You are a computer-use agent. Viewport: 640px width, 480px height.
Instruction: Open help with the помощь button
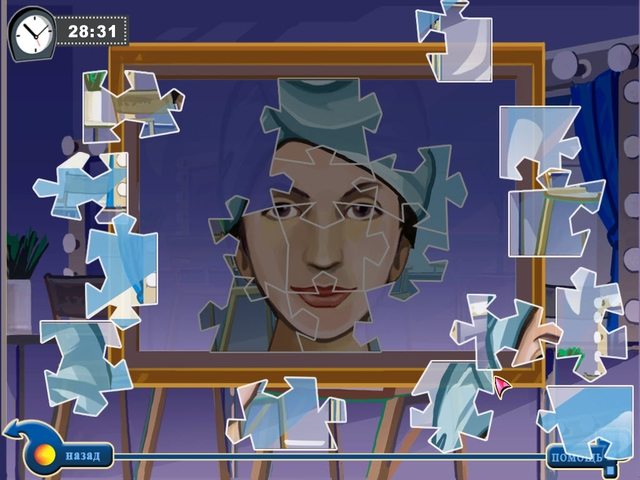click(575, 460)
